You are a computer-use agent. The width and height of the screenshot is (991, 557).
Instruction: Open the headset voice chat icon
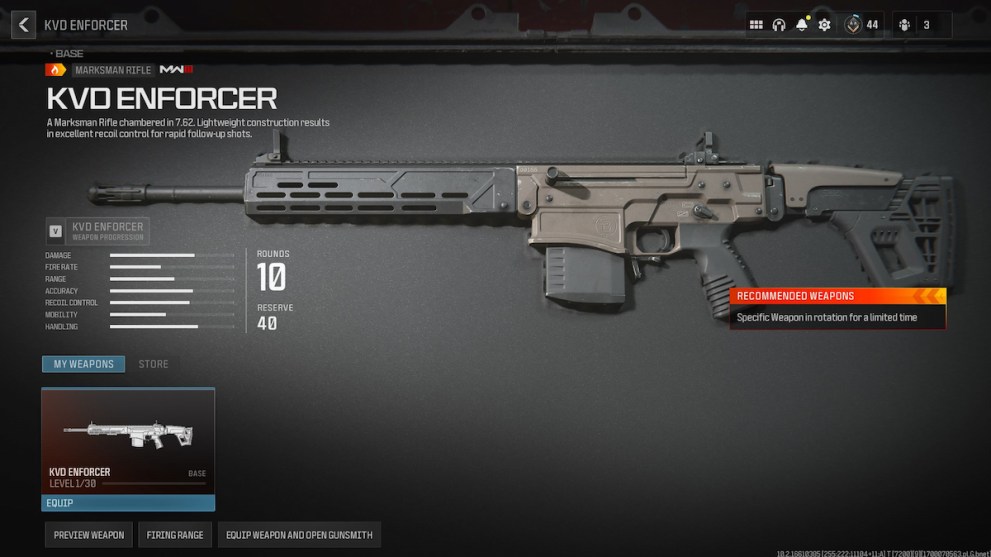(x=779, y=25)
